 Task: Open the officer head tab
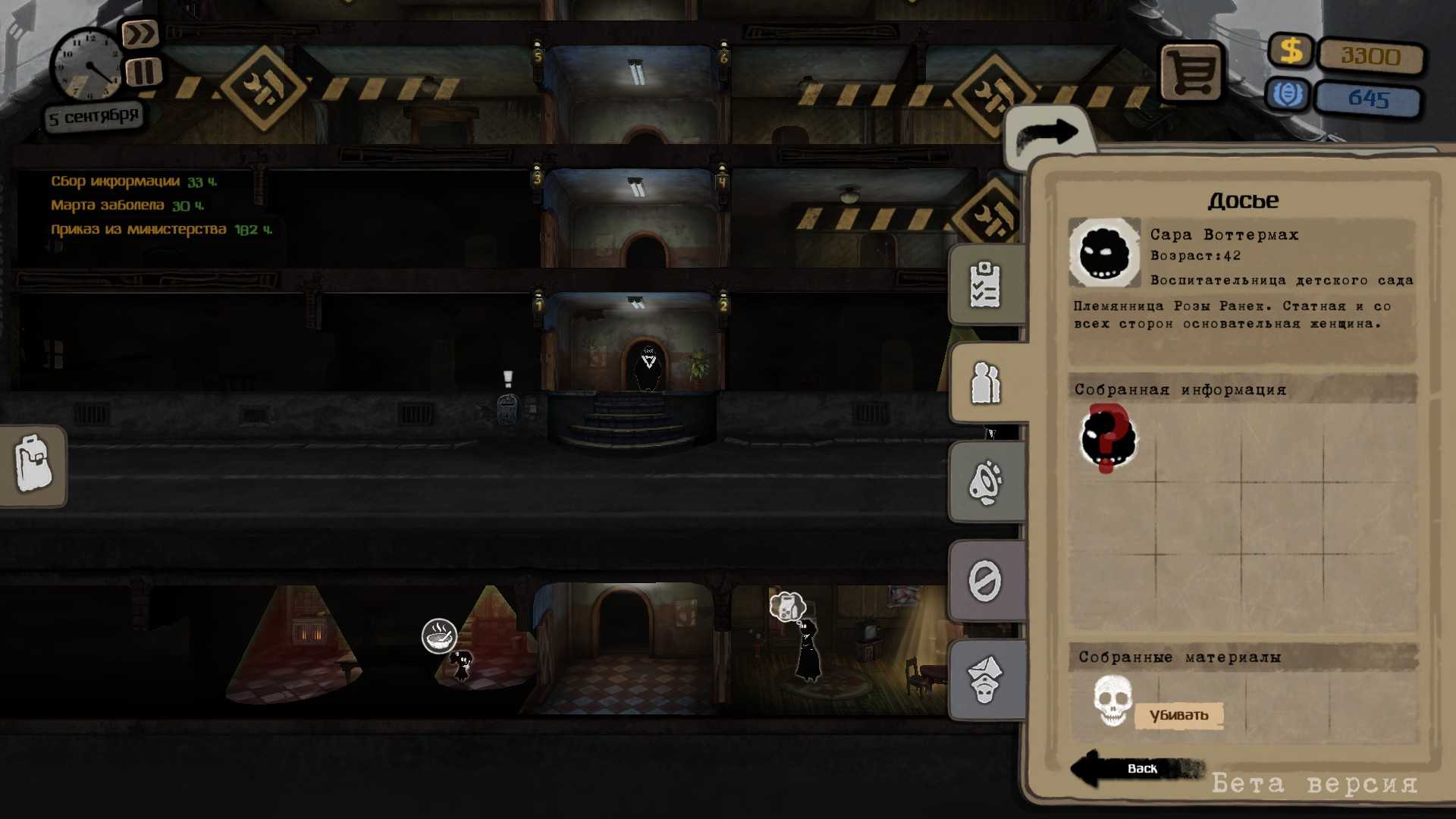point(985,680)
